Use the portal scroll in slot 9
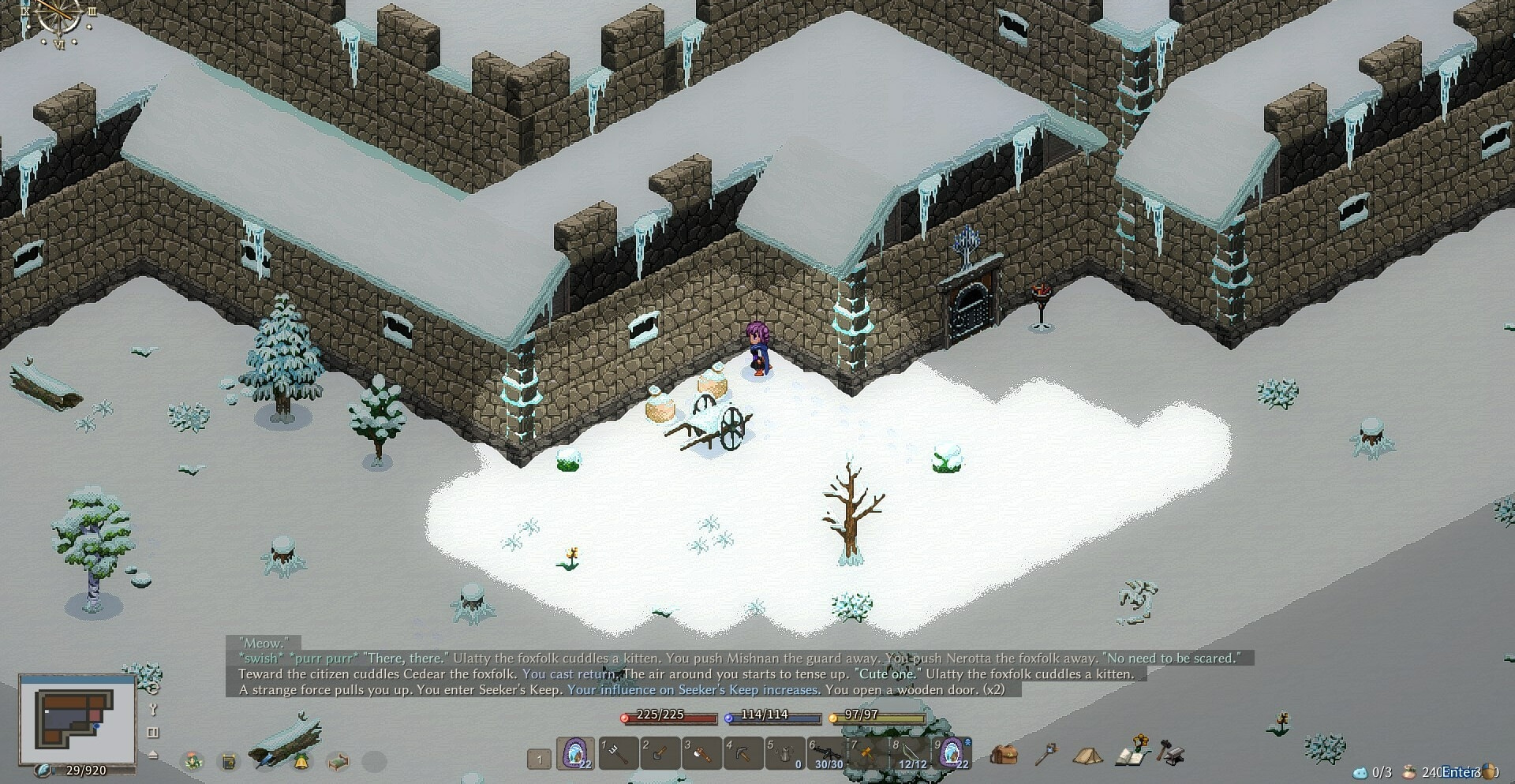 click(x=952, y=753)
